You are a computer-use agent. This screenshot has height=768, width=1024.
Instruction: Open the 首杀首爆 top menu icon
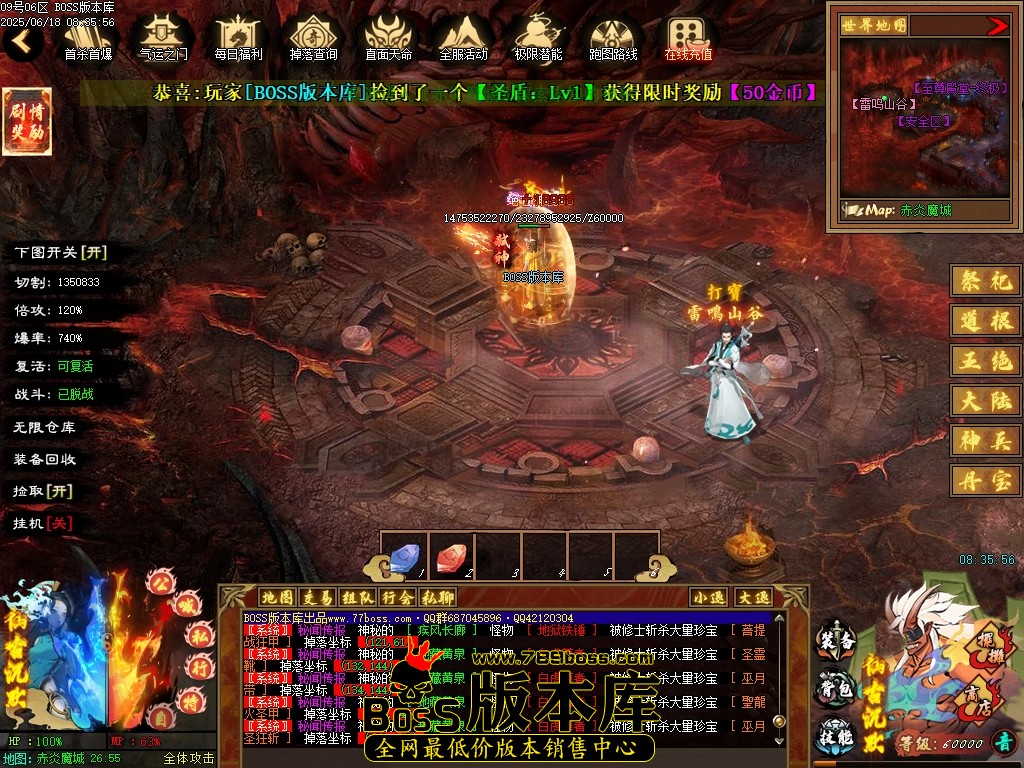pos(88,38)
